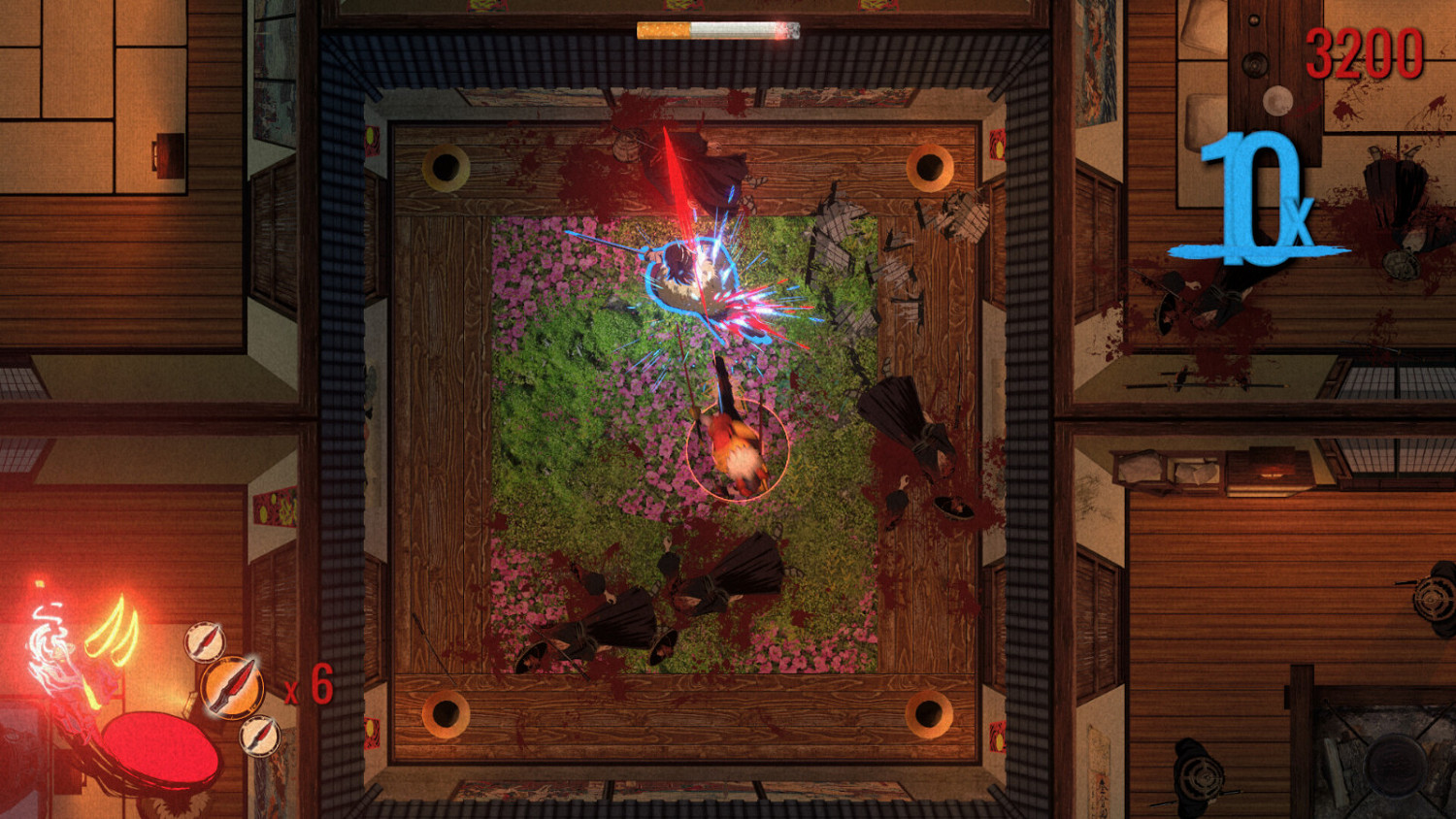Click the upper small kunai icon
The height and width of the screenshot is (819, 1456).
point(205,642)
